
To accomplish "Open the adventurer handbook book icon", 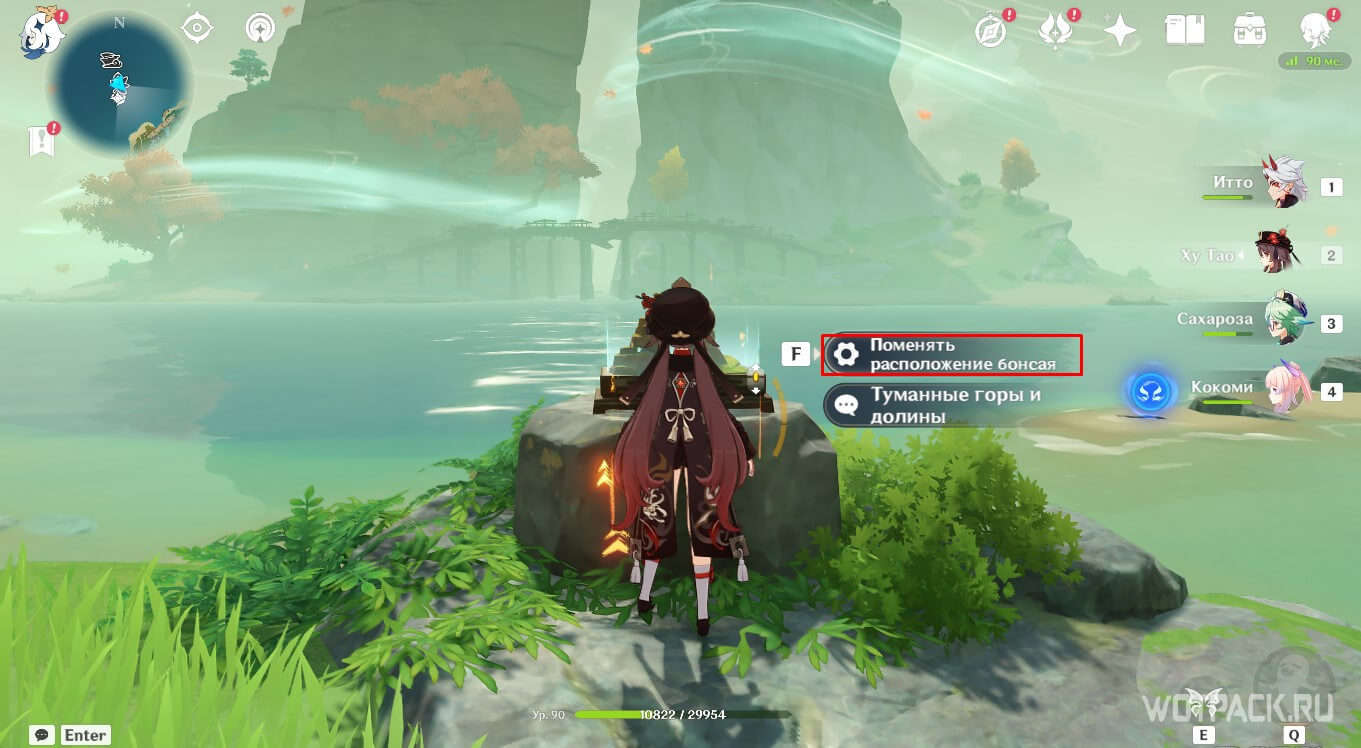I will point(1184,30).
